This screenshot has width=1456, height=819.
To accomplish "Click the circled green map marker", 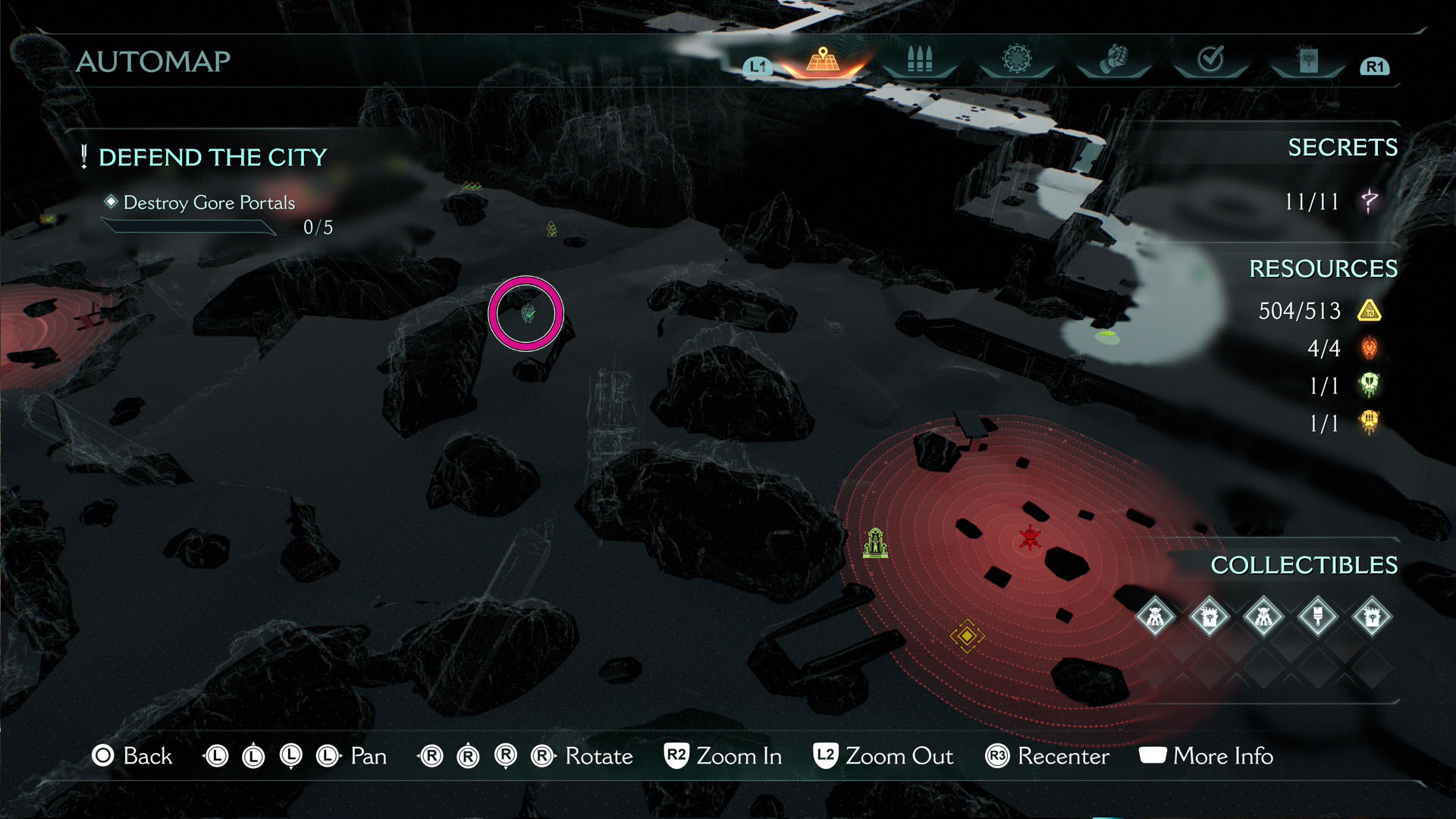I will click(x=526, y=312).
